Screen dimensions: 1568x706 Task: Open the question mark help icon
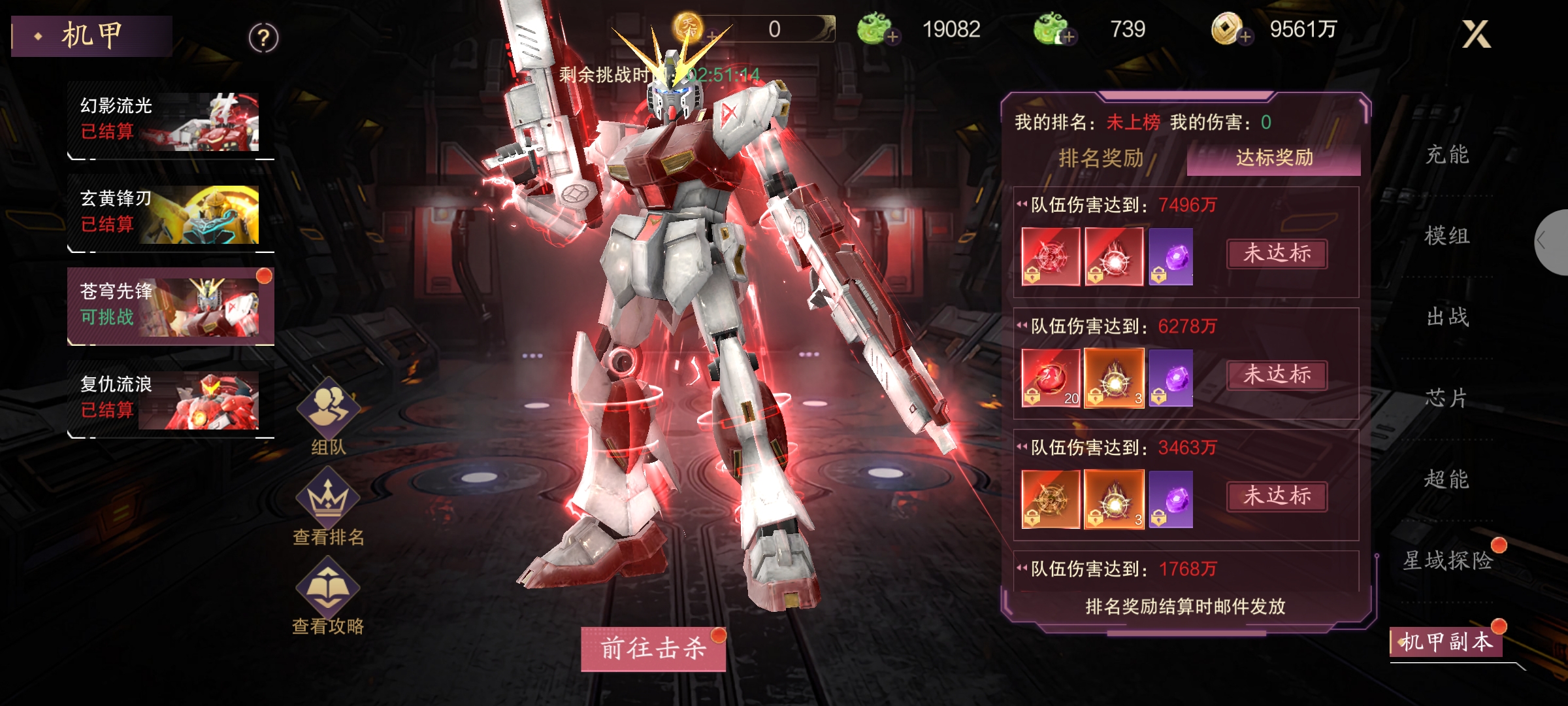point(263,39)
